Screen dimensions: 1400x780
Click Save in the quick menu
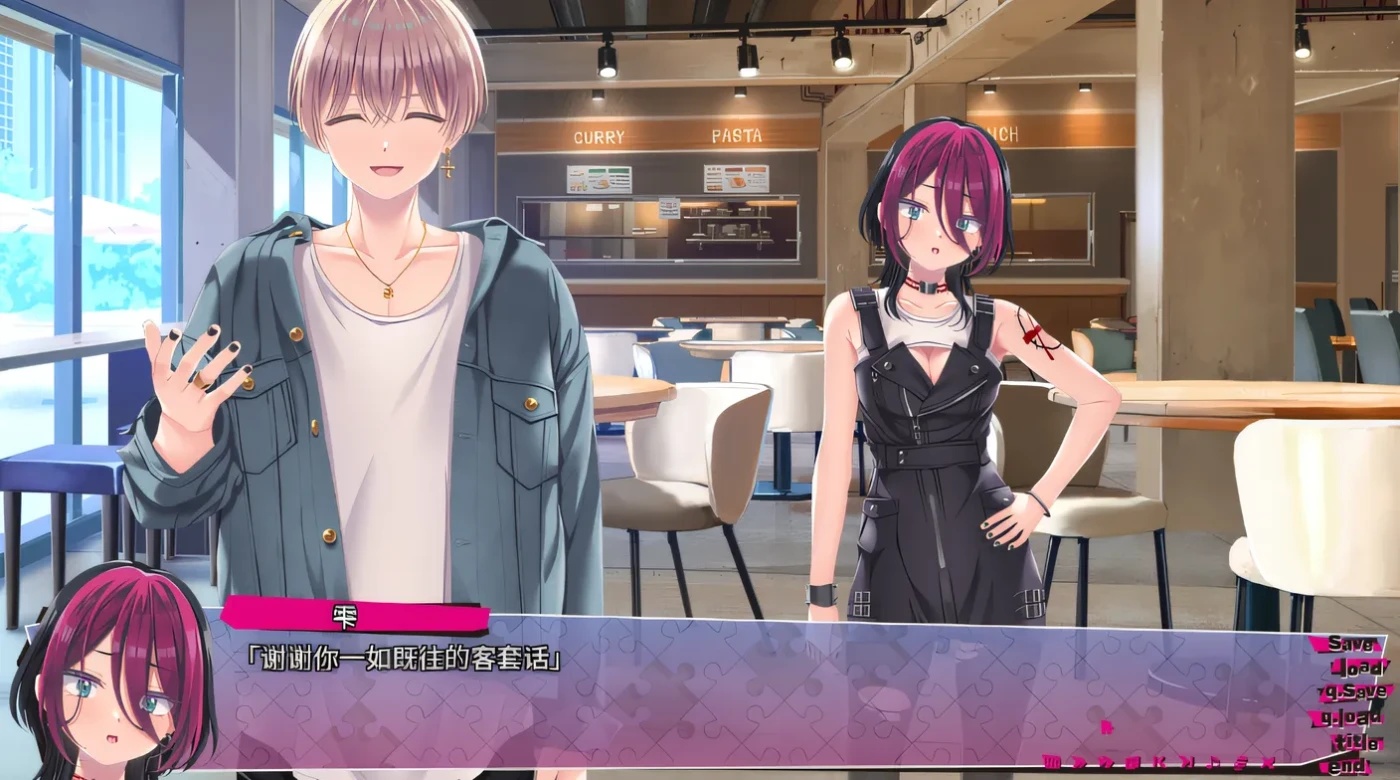[1351, 645]
